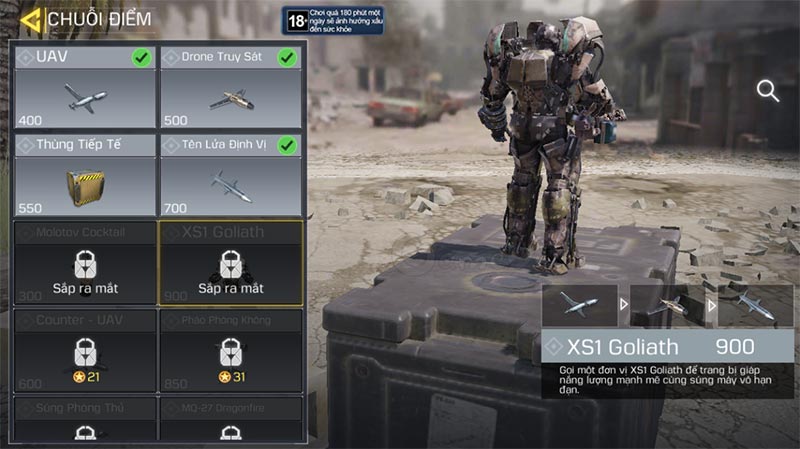
Task: Open the locked Molotov Cocktail card
Action: click(x=84, y=263)
